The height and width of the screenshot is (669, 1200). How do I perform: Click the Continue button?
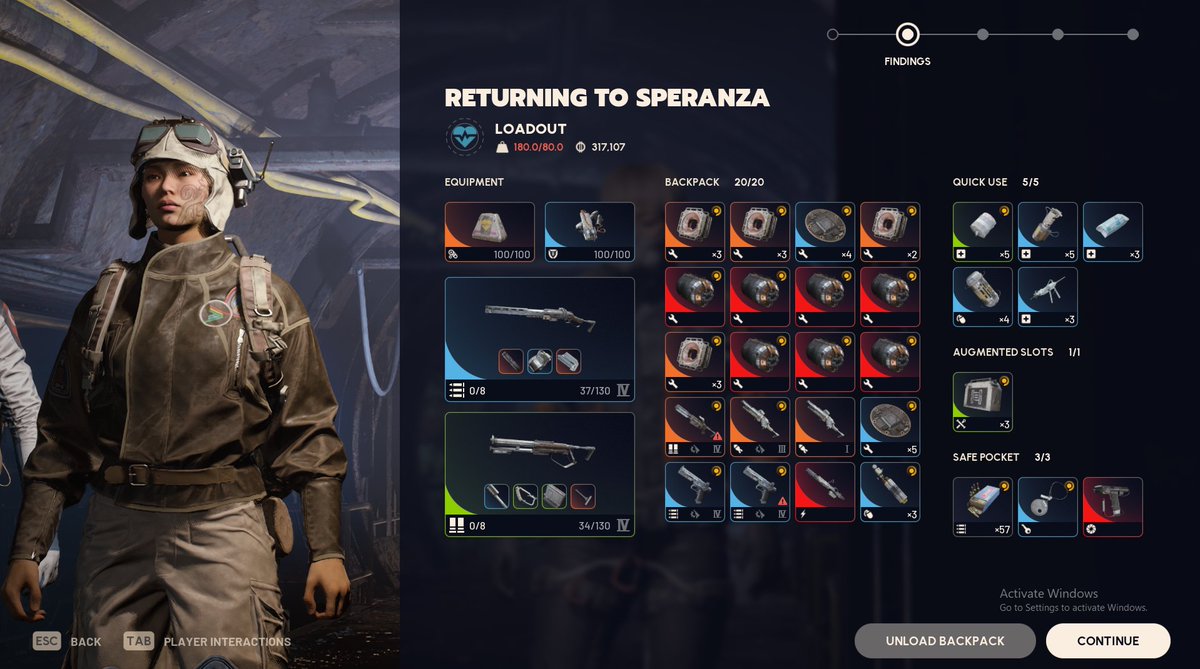(1107, 641)
